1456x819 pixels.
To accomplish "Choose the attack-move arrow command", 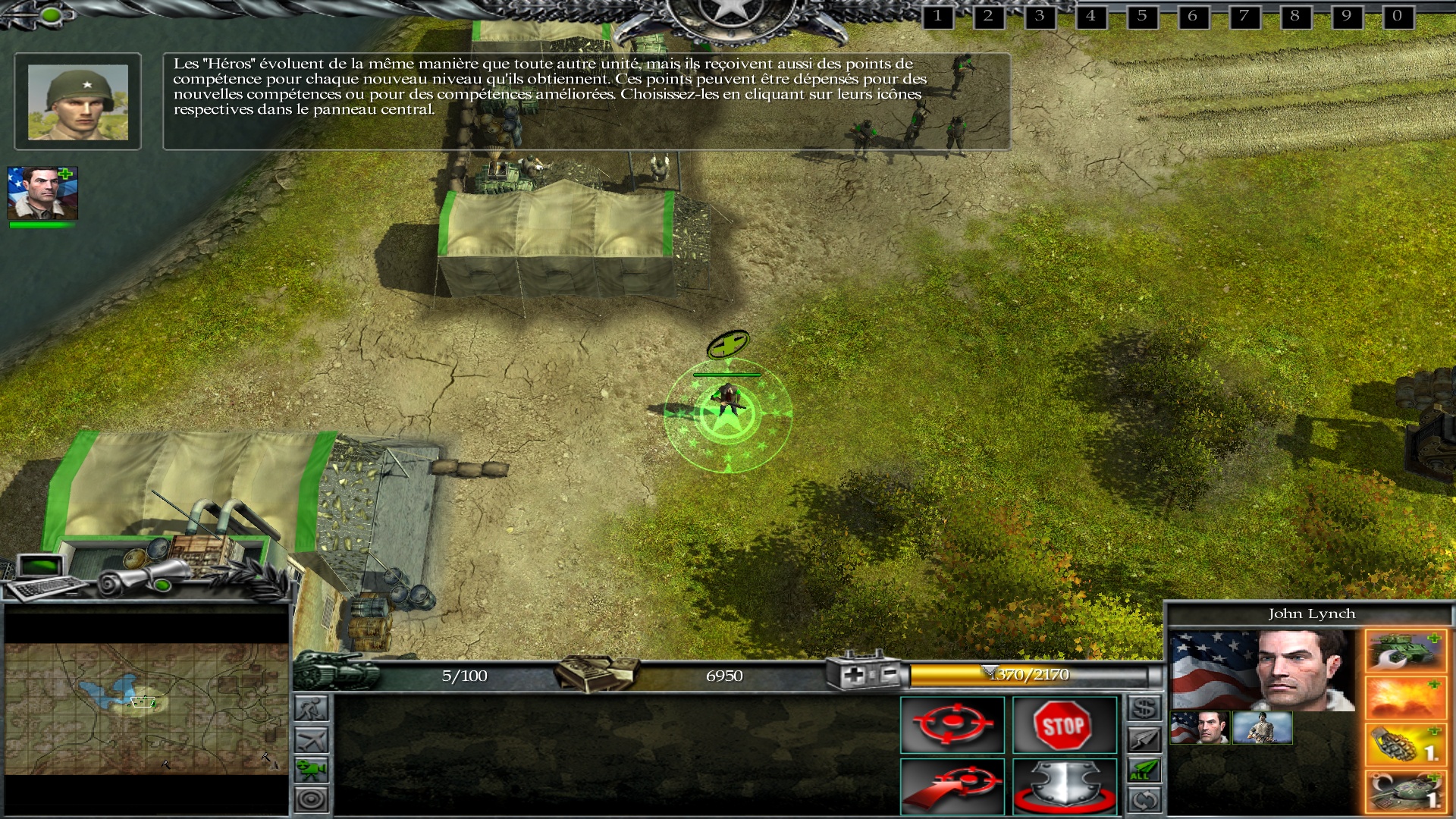I will click(x=952, y=787).
